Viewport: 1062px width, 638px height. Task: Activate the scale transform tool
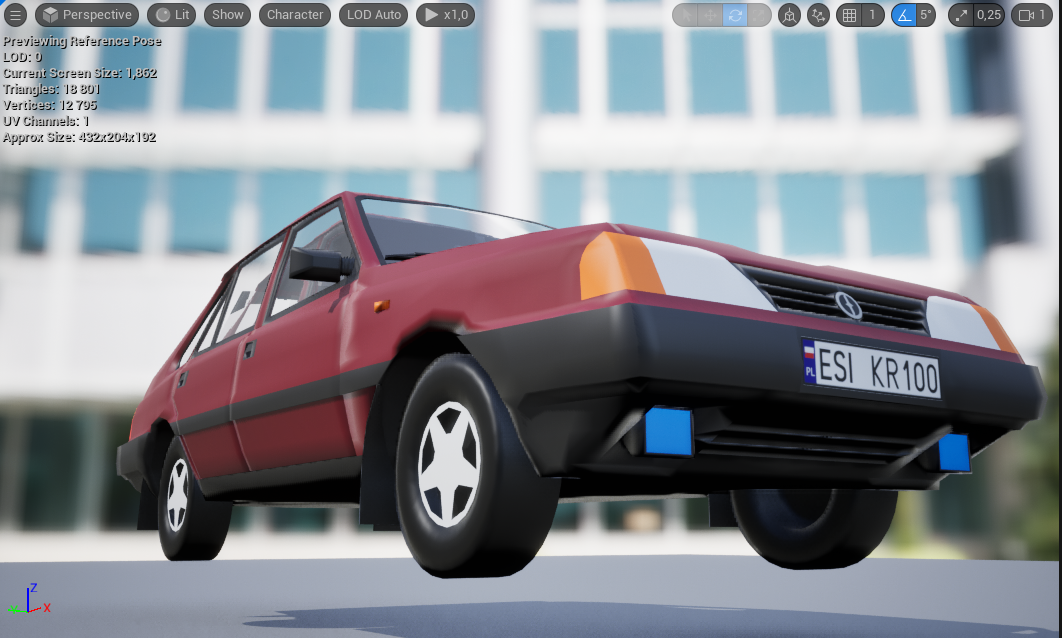[x=759, y=15]
